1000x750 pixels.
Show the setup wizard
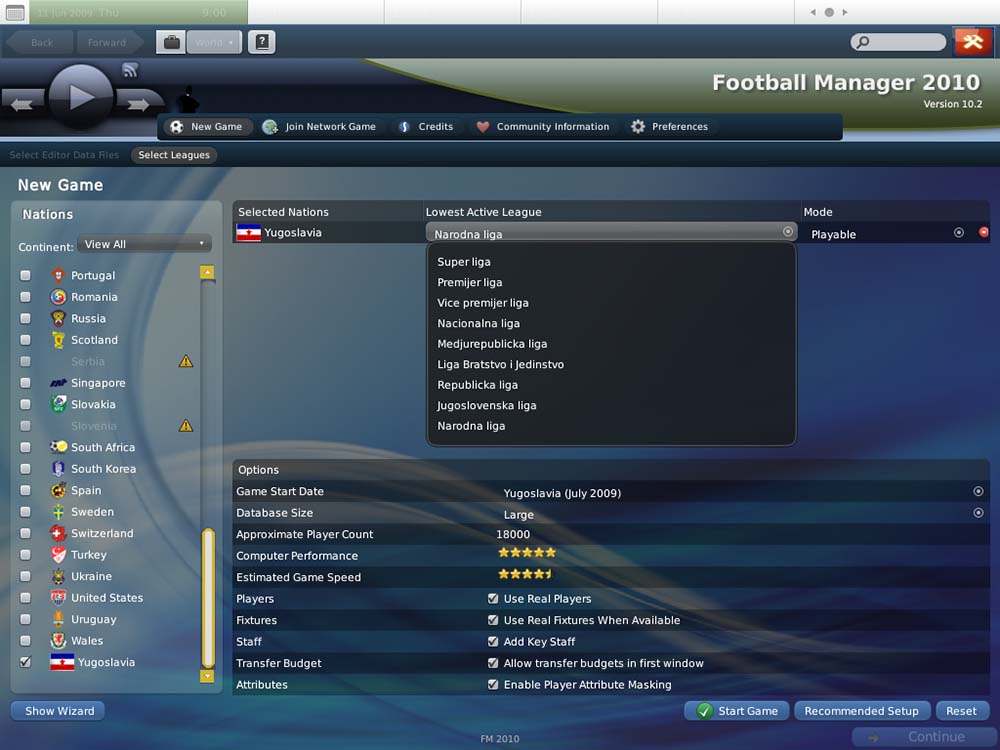coord(58,711)
